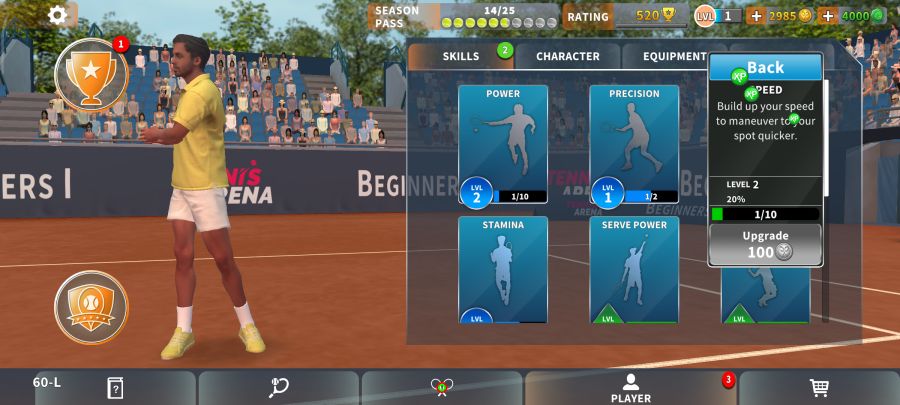The height and width of the screenshot is (405, 900).
Task: Upgrade Speed skill for 100 coins
Action: [x=766, y=244]
